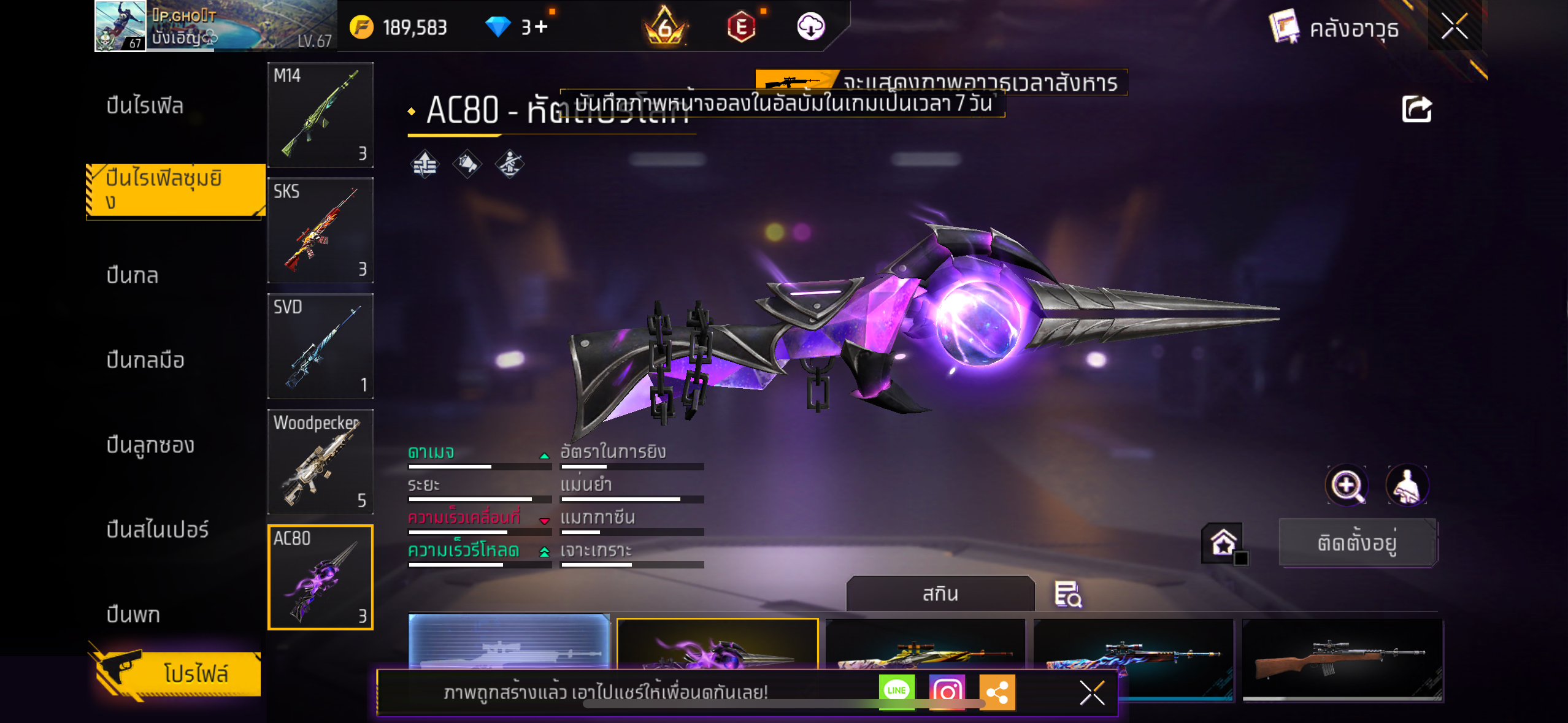Click the share arrow icon
The height and width of the screenshot is (723, 1568).
[x=1416, y=110]
